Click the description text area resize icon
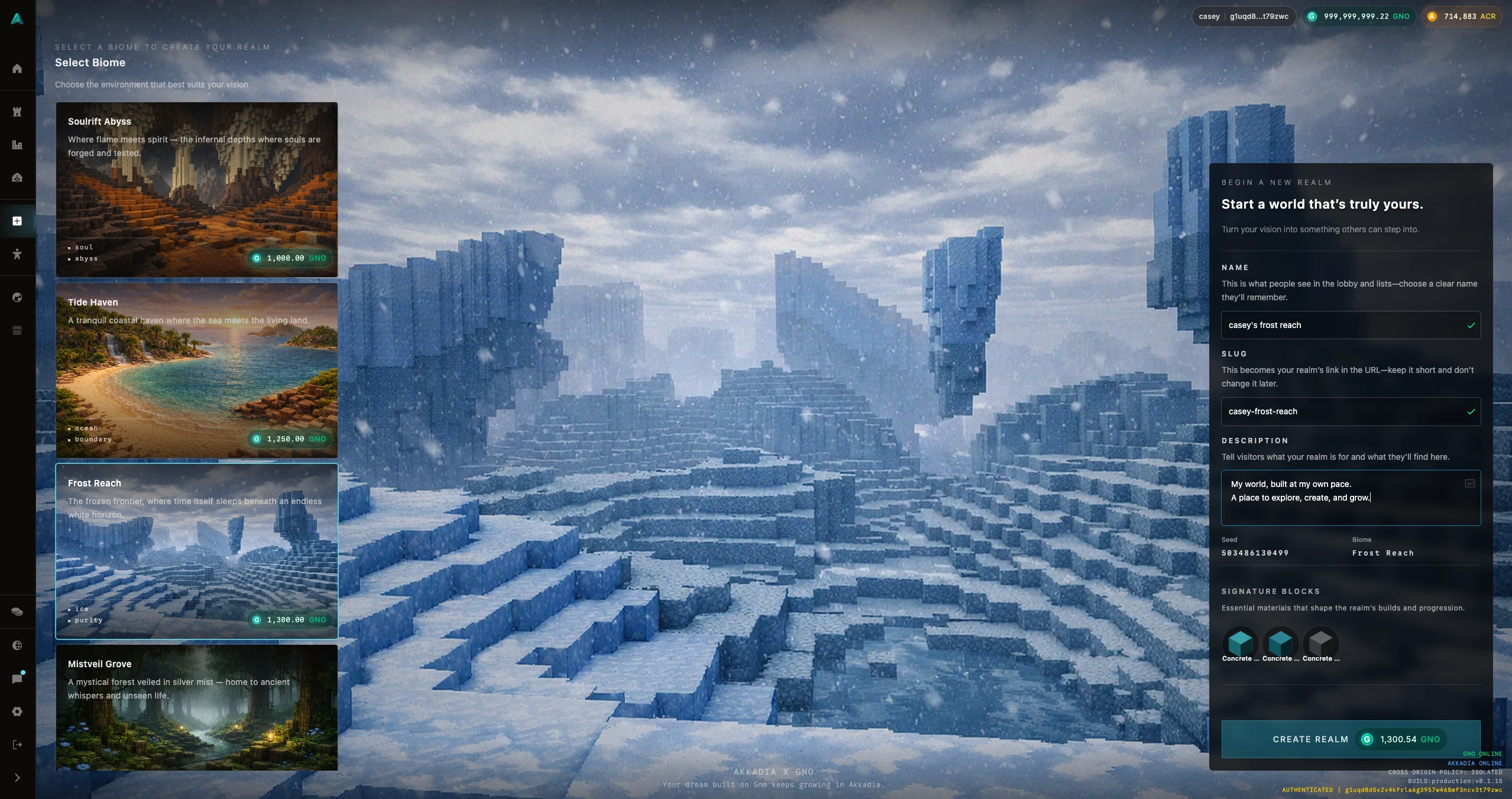The height and width of the screenshot is (799, 1512). (1469, 483)
